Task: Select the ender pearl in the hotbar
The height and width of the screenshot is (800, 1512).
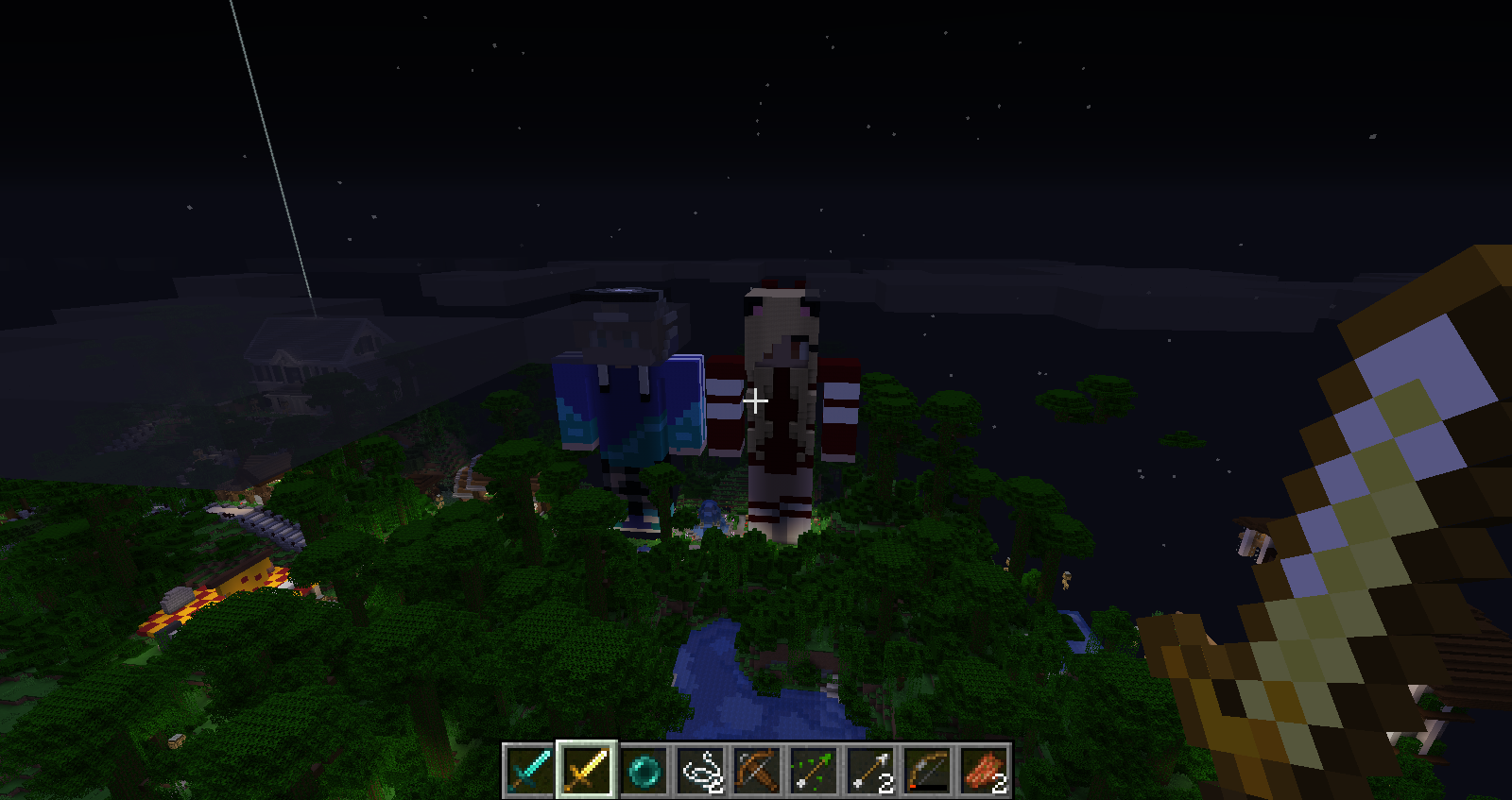Action: (x=643, y=771)
